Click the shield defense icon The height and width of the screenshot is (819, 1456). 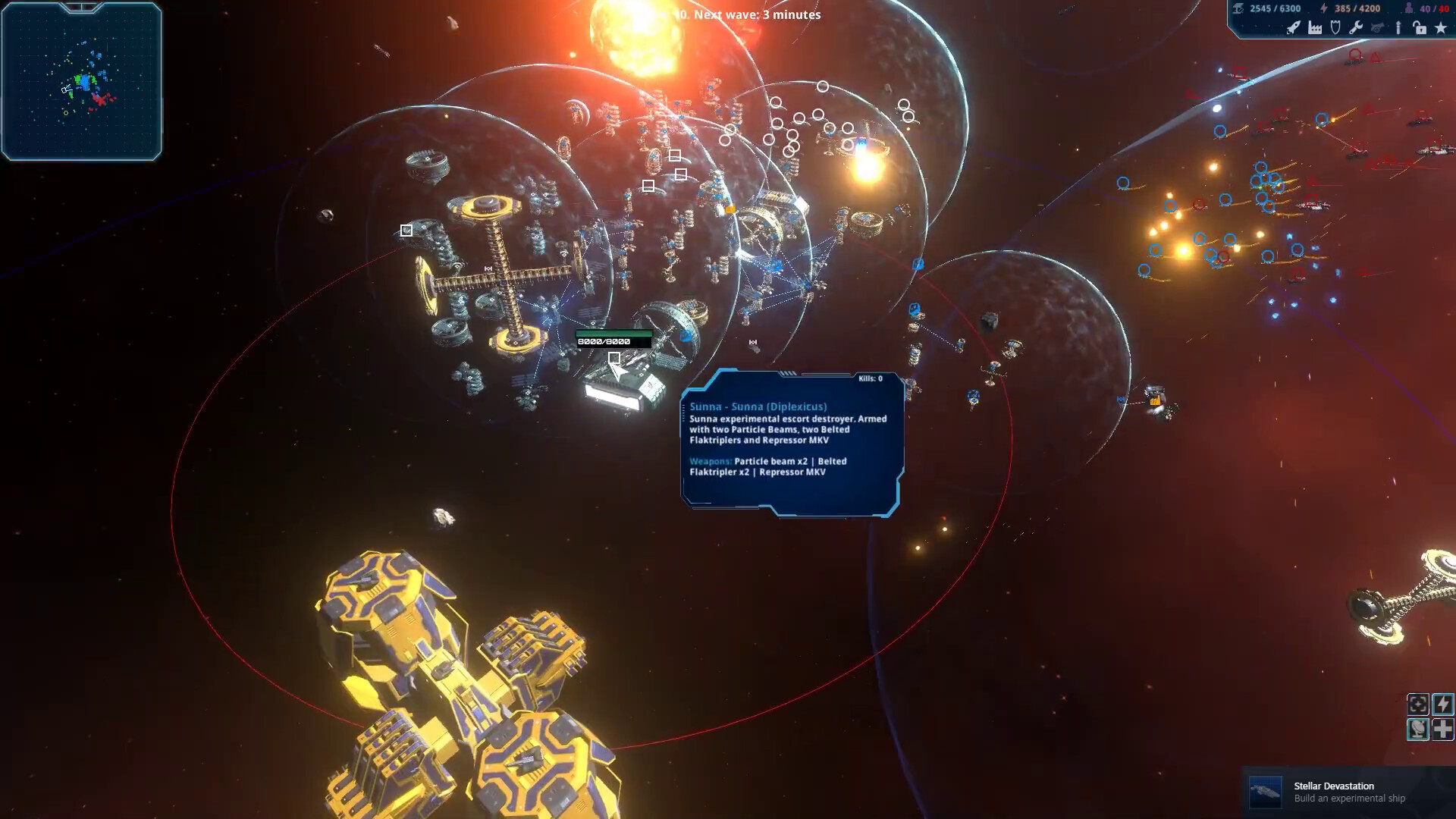tap(1335, 27)
